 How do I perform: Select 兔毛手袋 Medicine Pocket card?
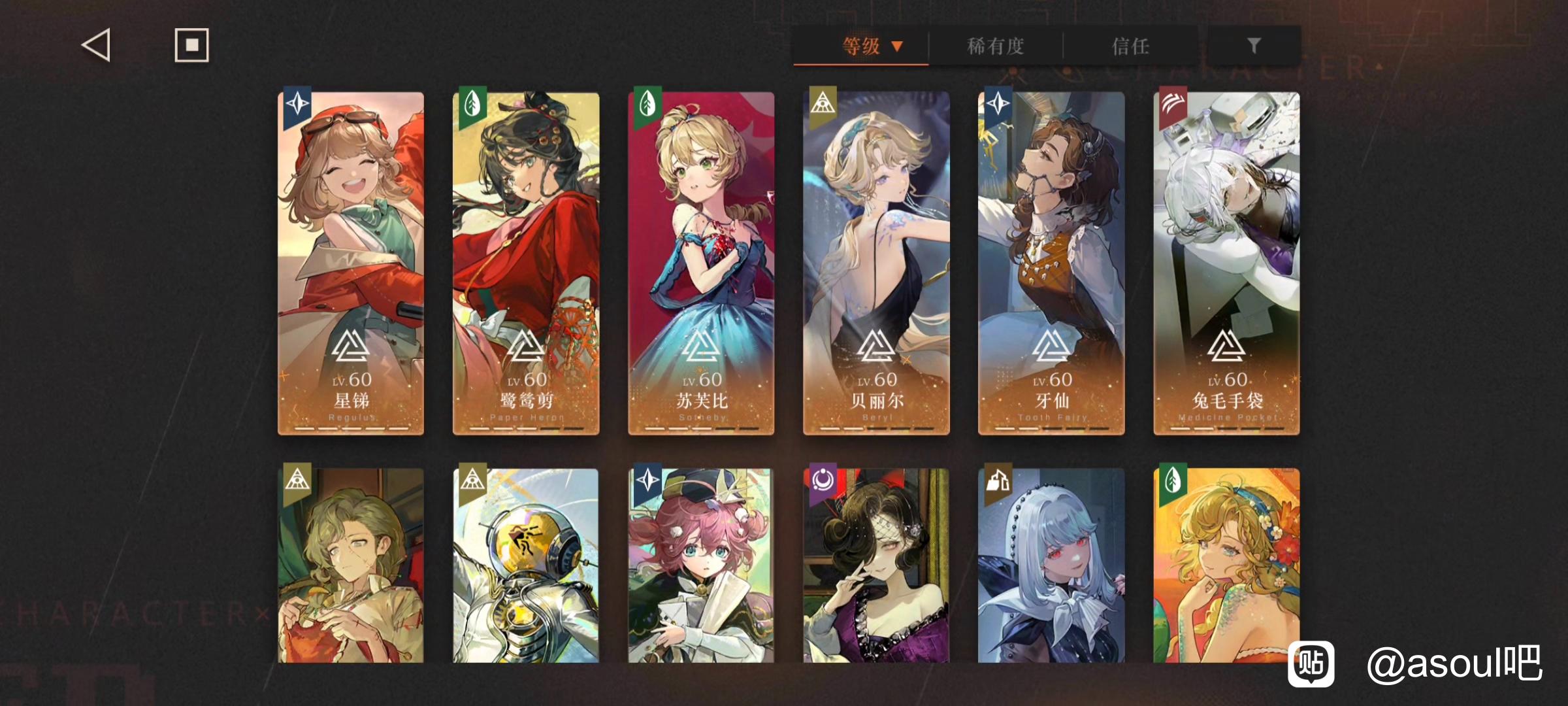[1226, 263]
